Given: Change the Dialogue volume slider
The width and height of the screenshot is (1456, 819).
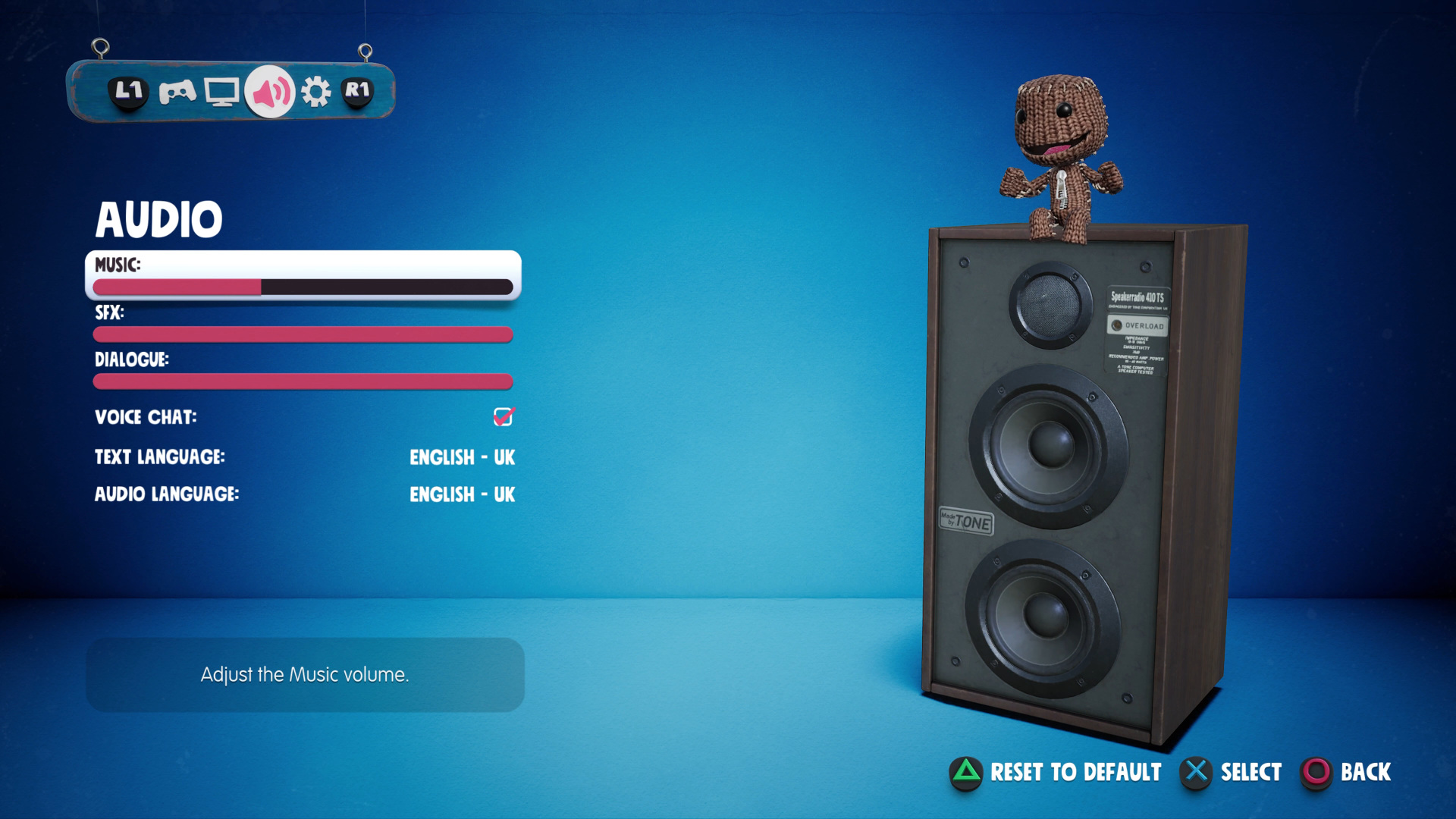Looking at the screenshot, I should coord(303,381).
